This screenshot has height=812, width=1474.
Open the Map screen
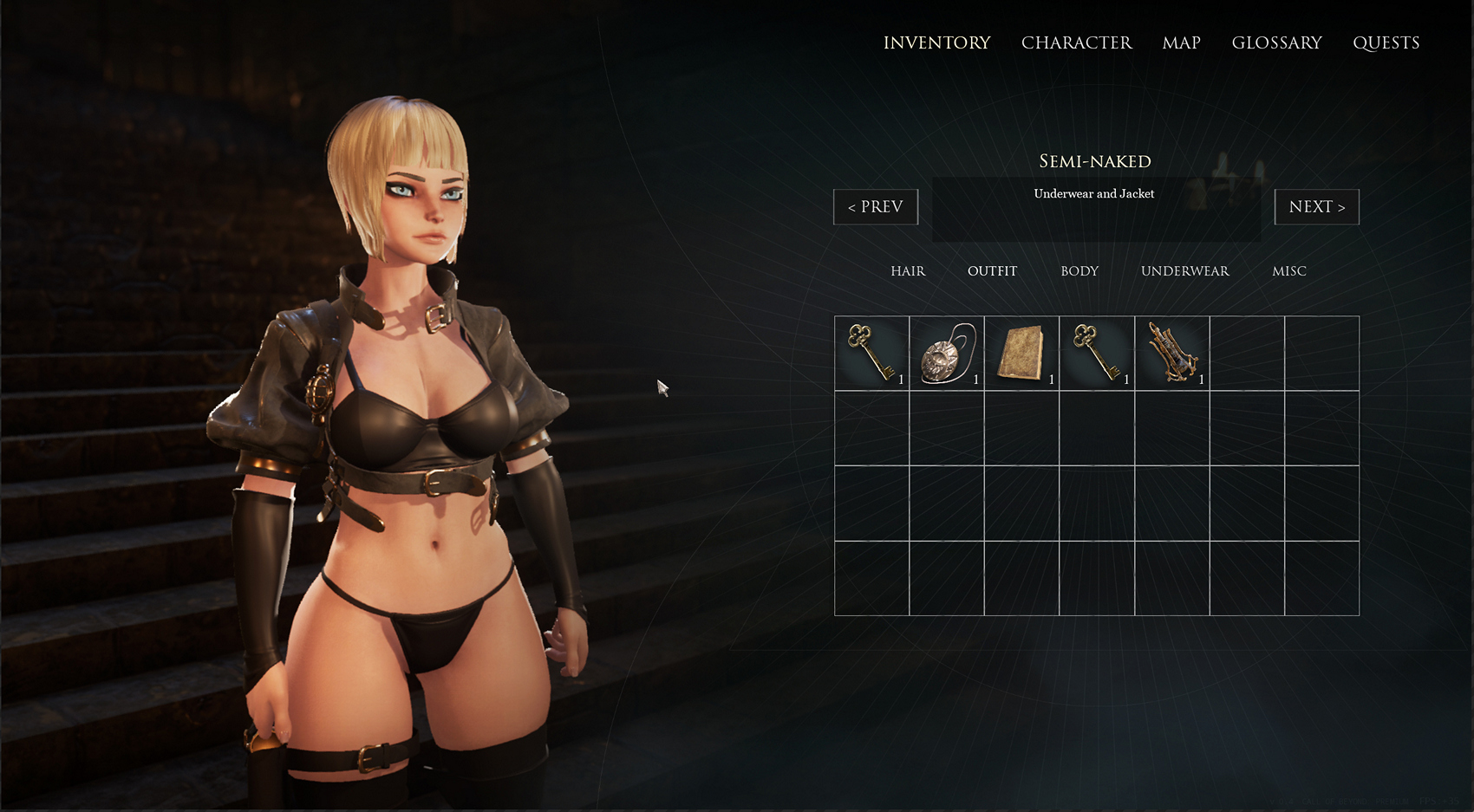(x=1181, y=42)
